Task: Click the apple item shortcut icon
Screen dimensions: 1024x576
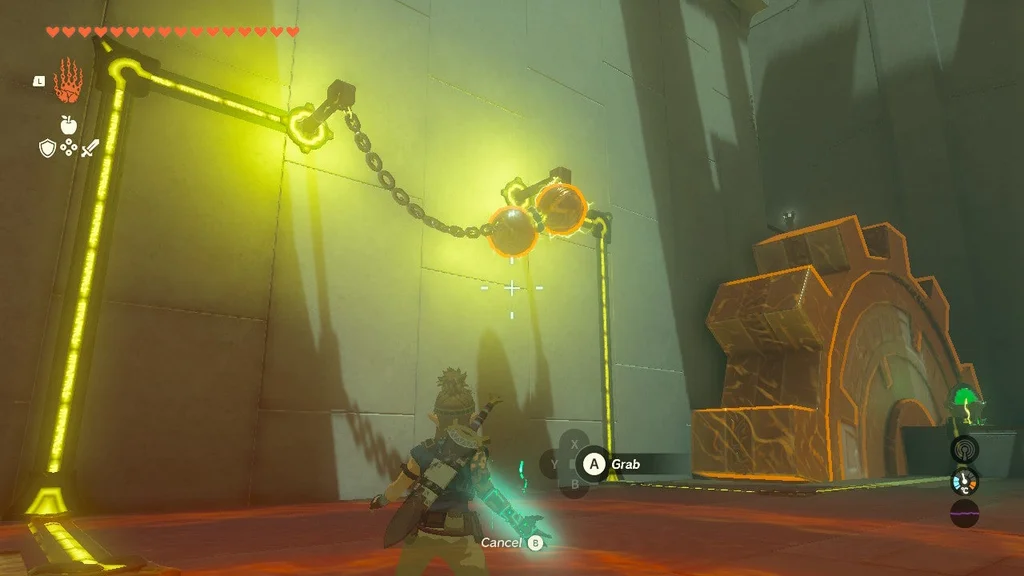Action: tap(68, 124)
